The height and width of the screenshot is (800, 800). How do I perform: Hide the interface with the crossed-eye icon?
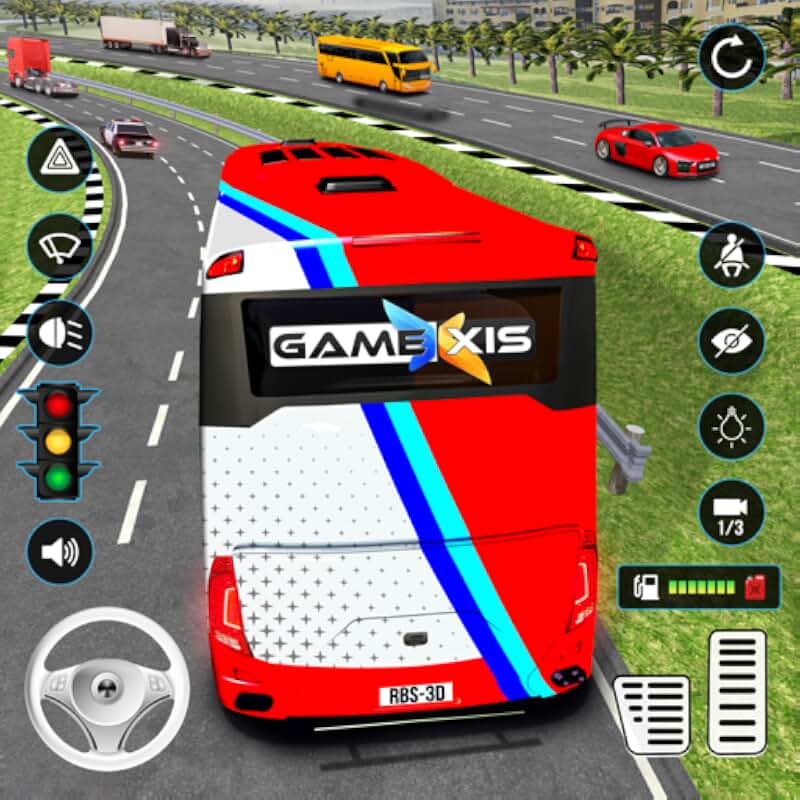click(732, 341)
